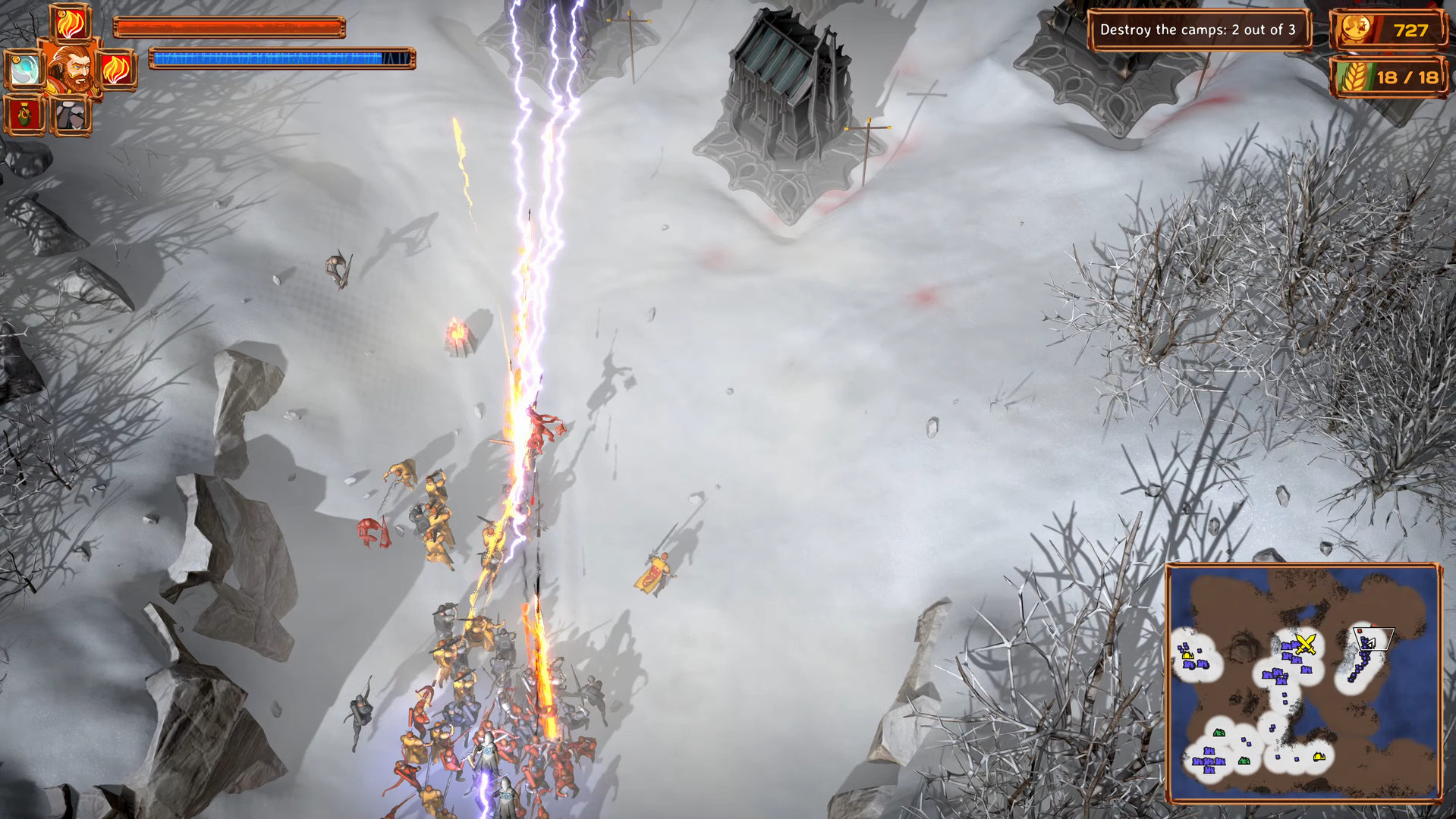Cast the right-side fire ability
Viewport: 1456px width, 819px height.
pyautogui.click(x=115, y=71)
